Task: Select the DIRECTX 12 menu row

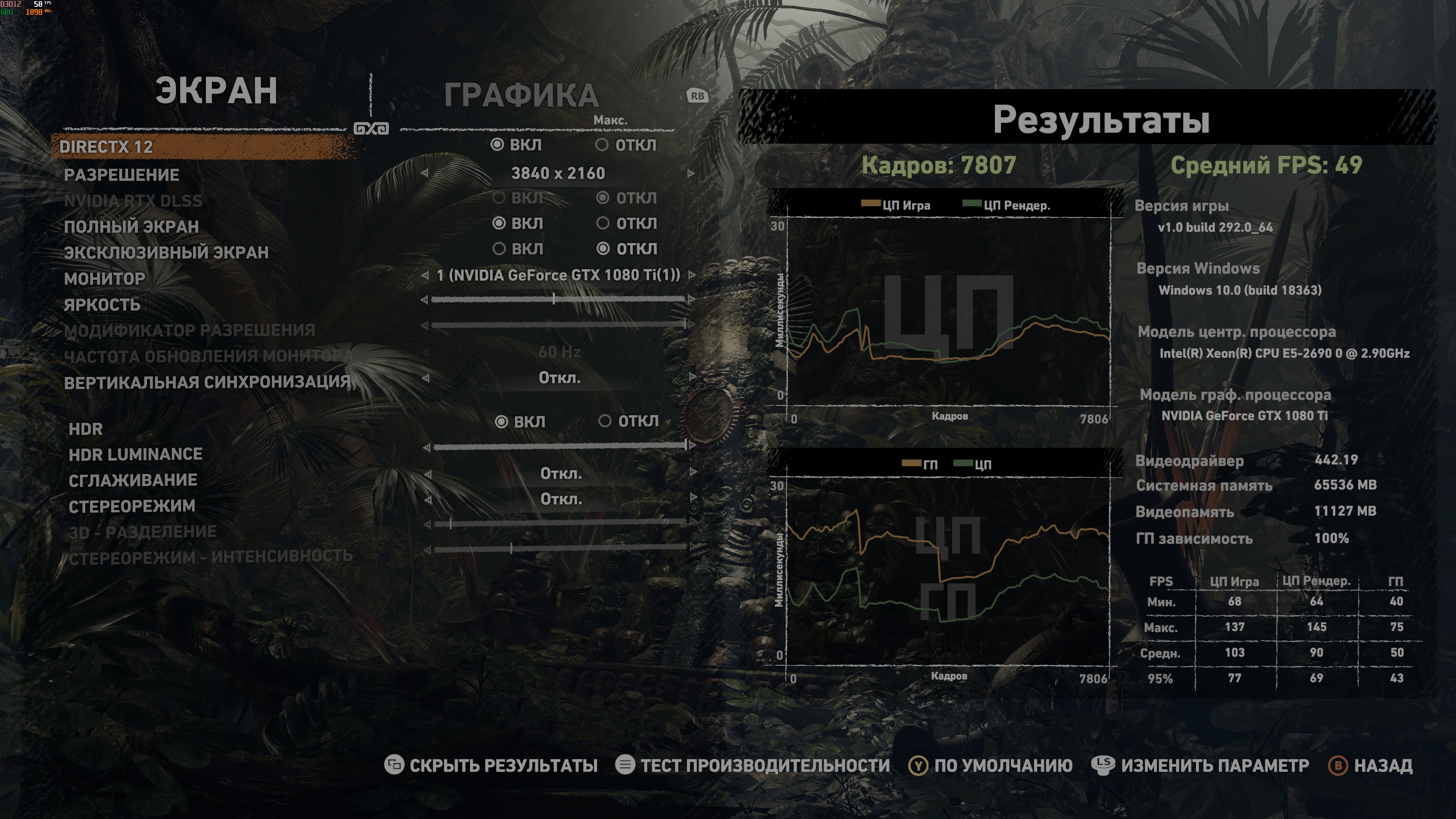Action: (x=106, y=147)
